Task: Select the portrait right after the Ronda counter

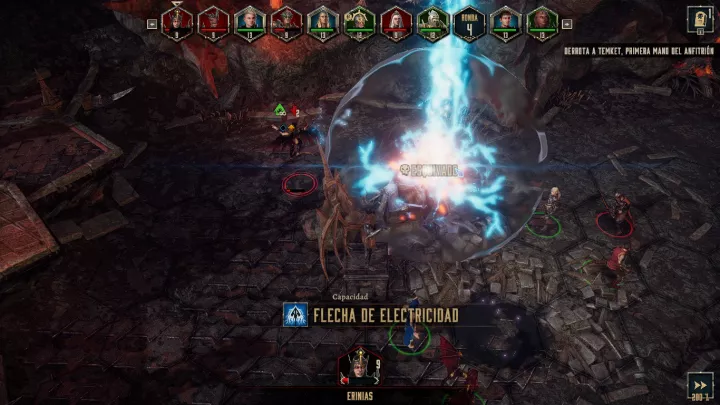Action: (504, 21)
